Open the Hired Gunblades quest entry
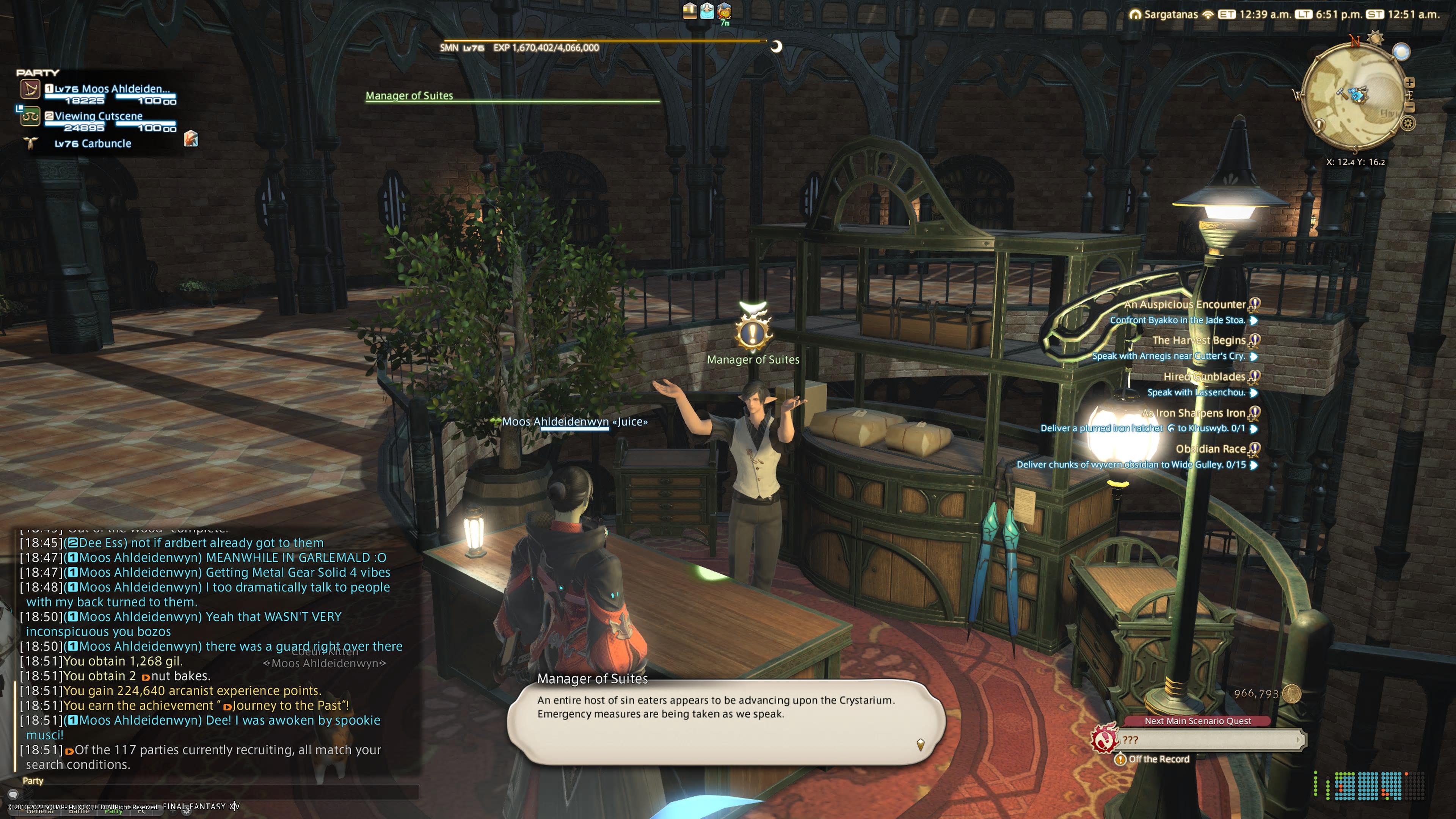 tap(1204, 377)
